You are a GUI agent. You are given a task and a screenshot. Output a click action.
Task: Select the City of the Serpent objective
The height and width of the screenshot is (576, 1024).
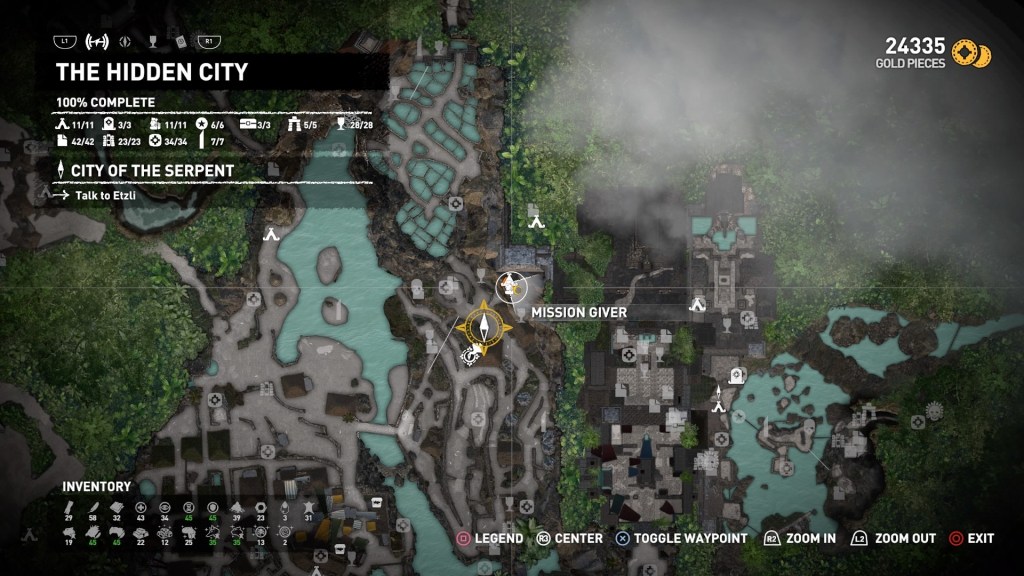[x=152, y=171]
